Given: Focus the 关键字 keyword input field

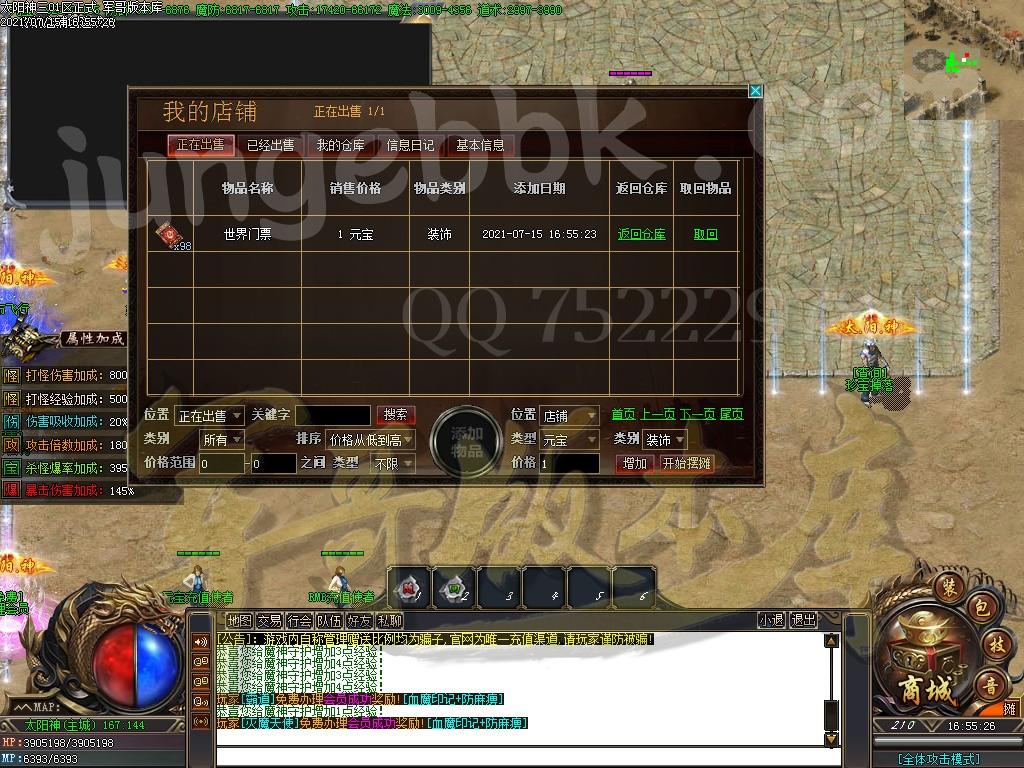Looking at the screenshot, I should (x=332, y=415).
